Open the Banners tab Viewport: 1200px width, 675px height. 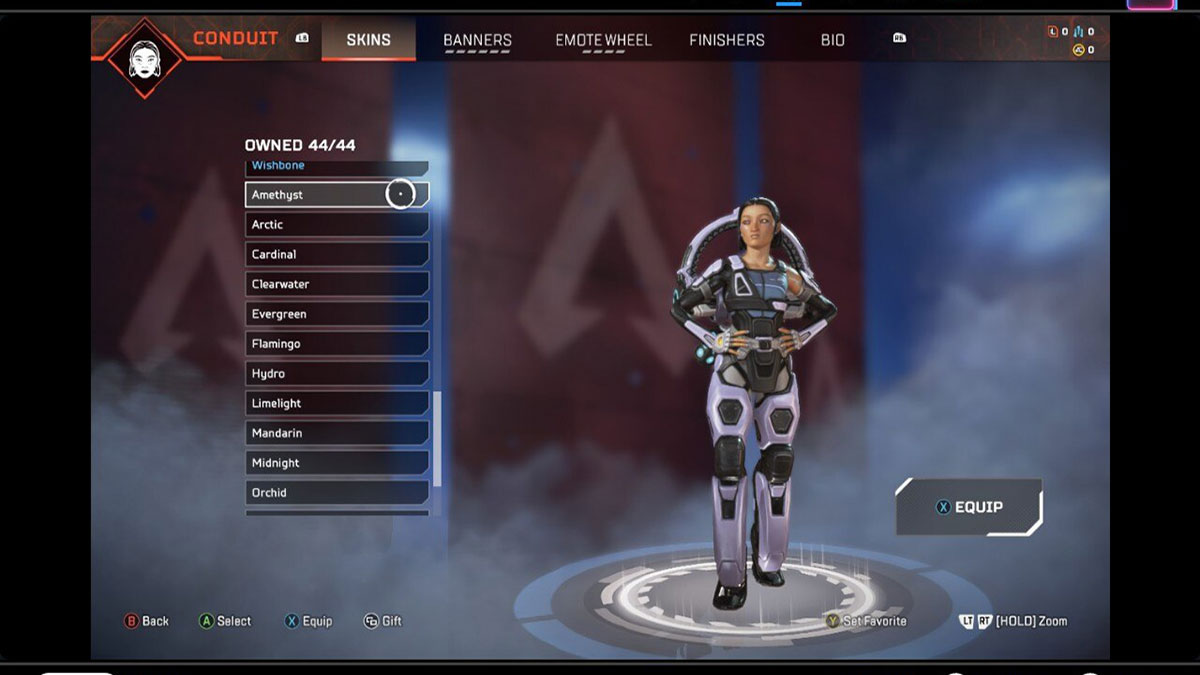tap(477, 40)
